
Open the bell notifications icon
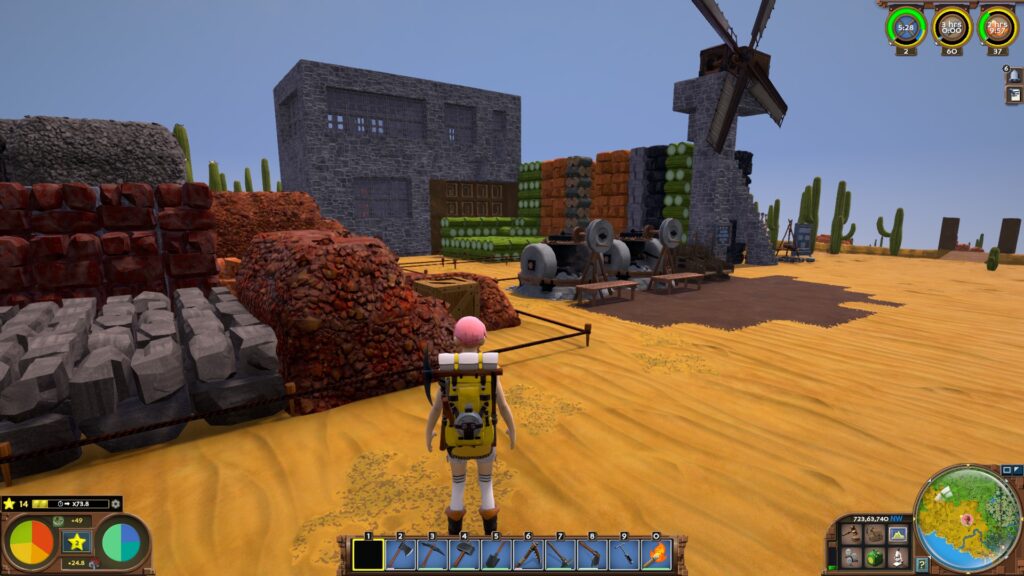click(1013, 76)
